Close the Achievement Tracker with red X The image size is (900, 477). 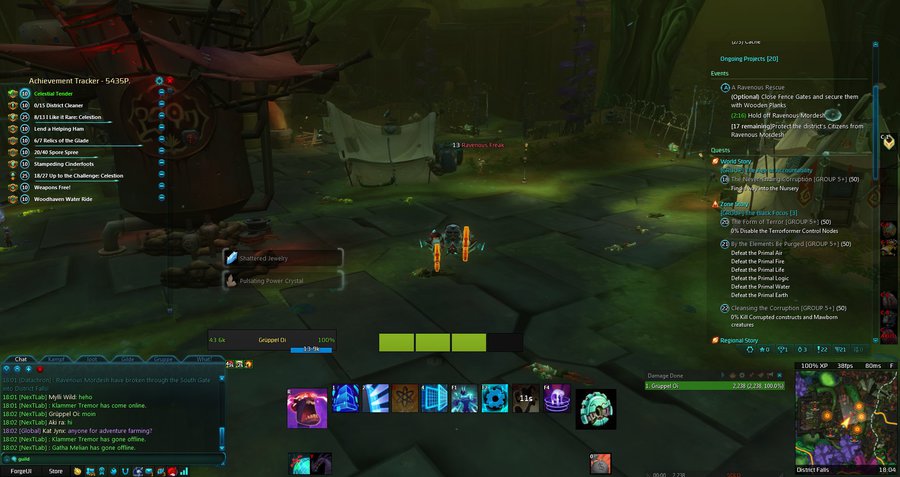[170, 80]
